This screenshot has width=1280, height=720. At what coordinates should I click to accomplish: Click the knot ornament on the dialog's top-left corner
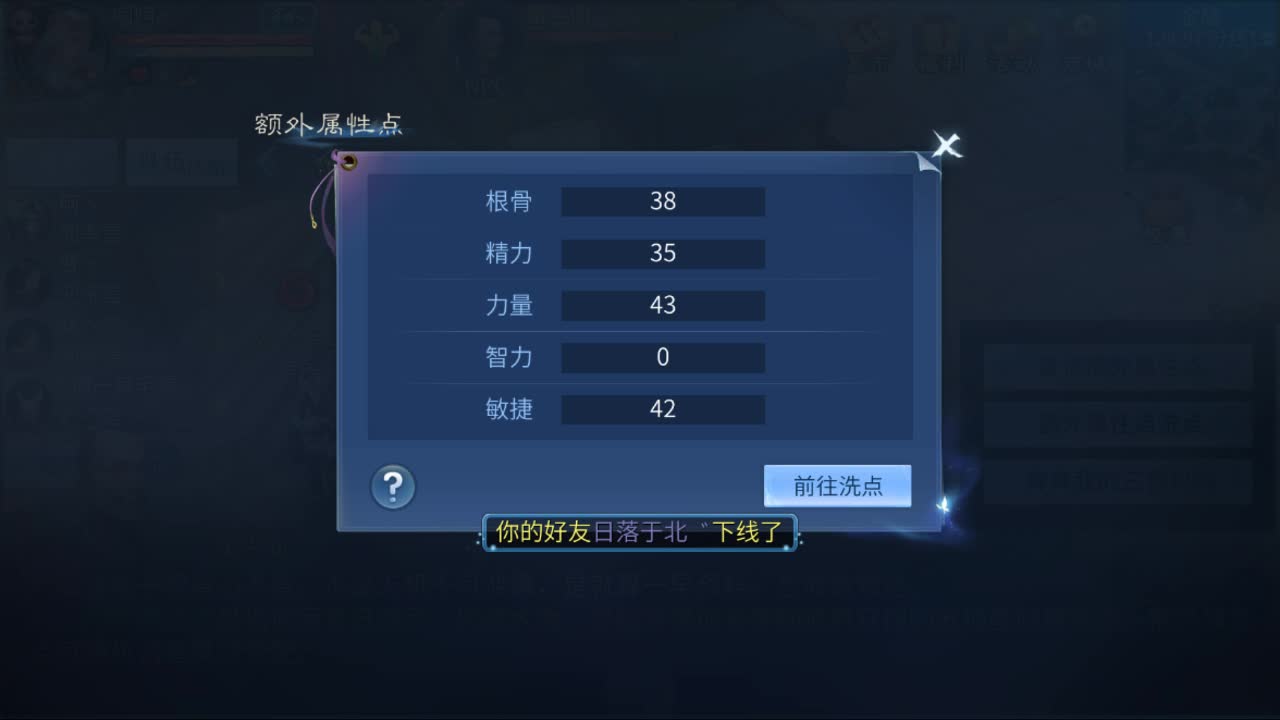pyautogui.click(x=347, y=160)
